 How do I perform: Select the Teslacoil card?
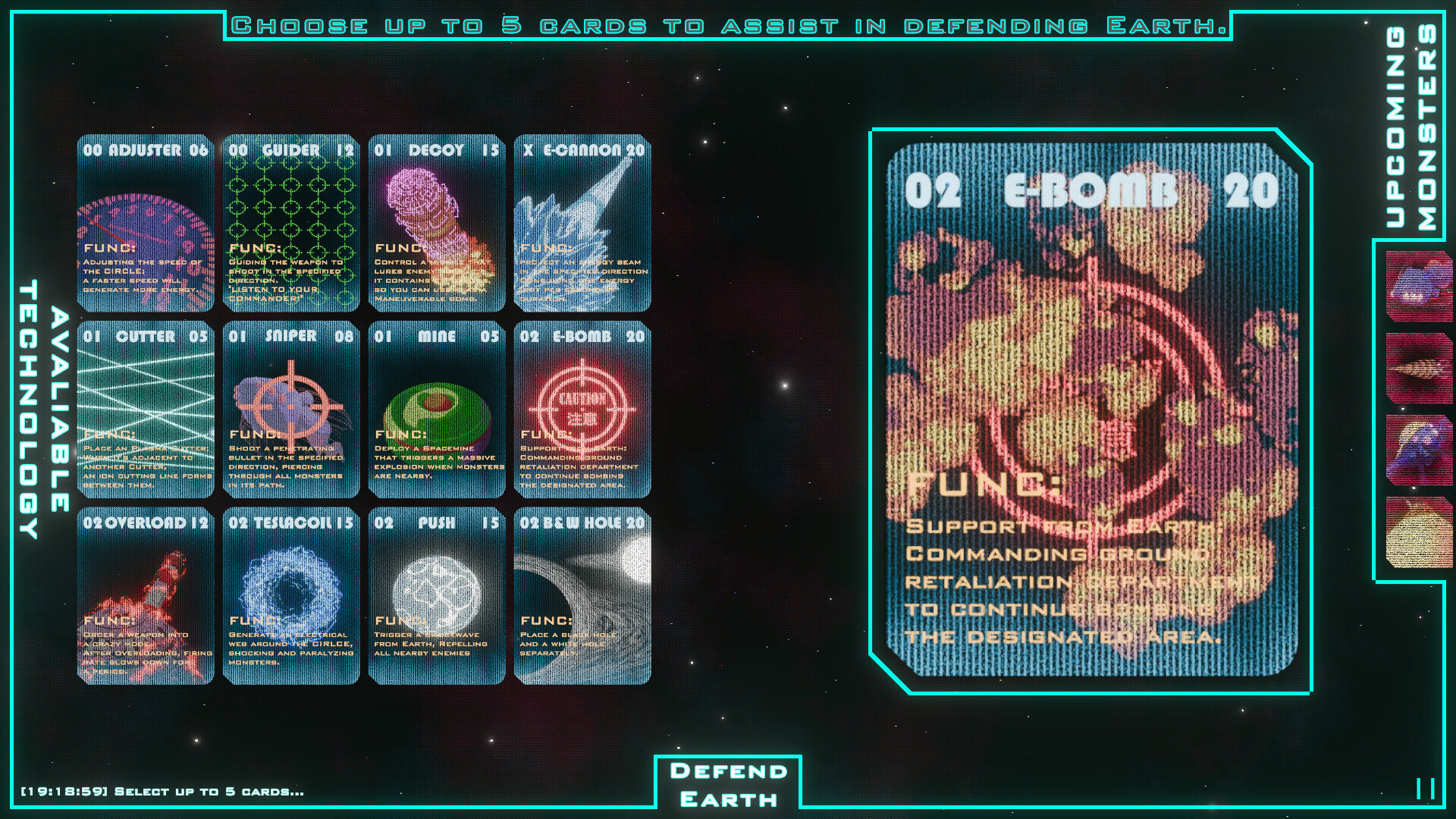click(291, 596)
